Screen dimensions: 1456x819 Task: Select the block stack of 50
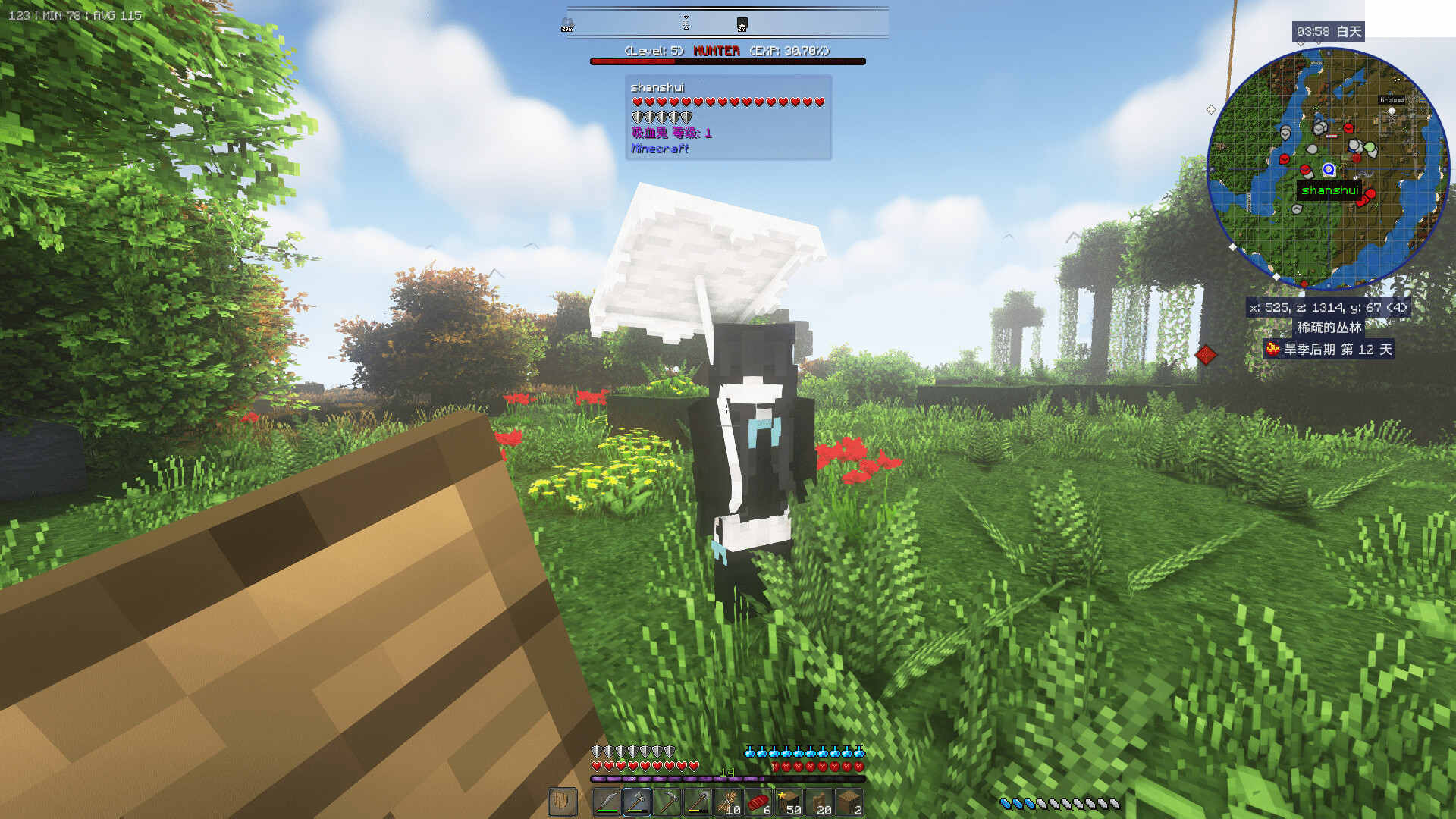pyautogui.click(x=789, y=802)
